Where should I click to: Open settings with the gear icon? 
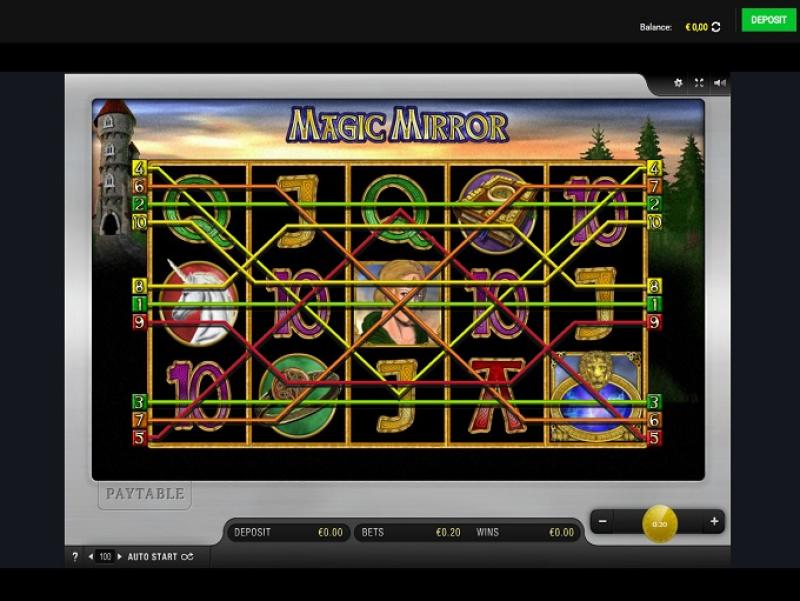tap(678, 83)
